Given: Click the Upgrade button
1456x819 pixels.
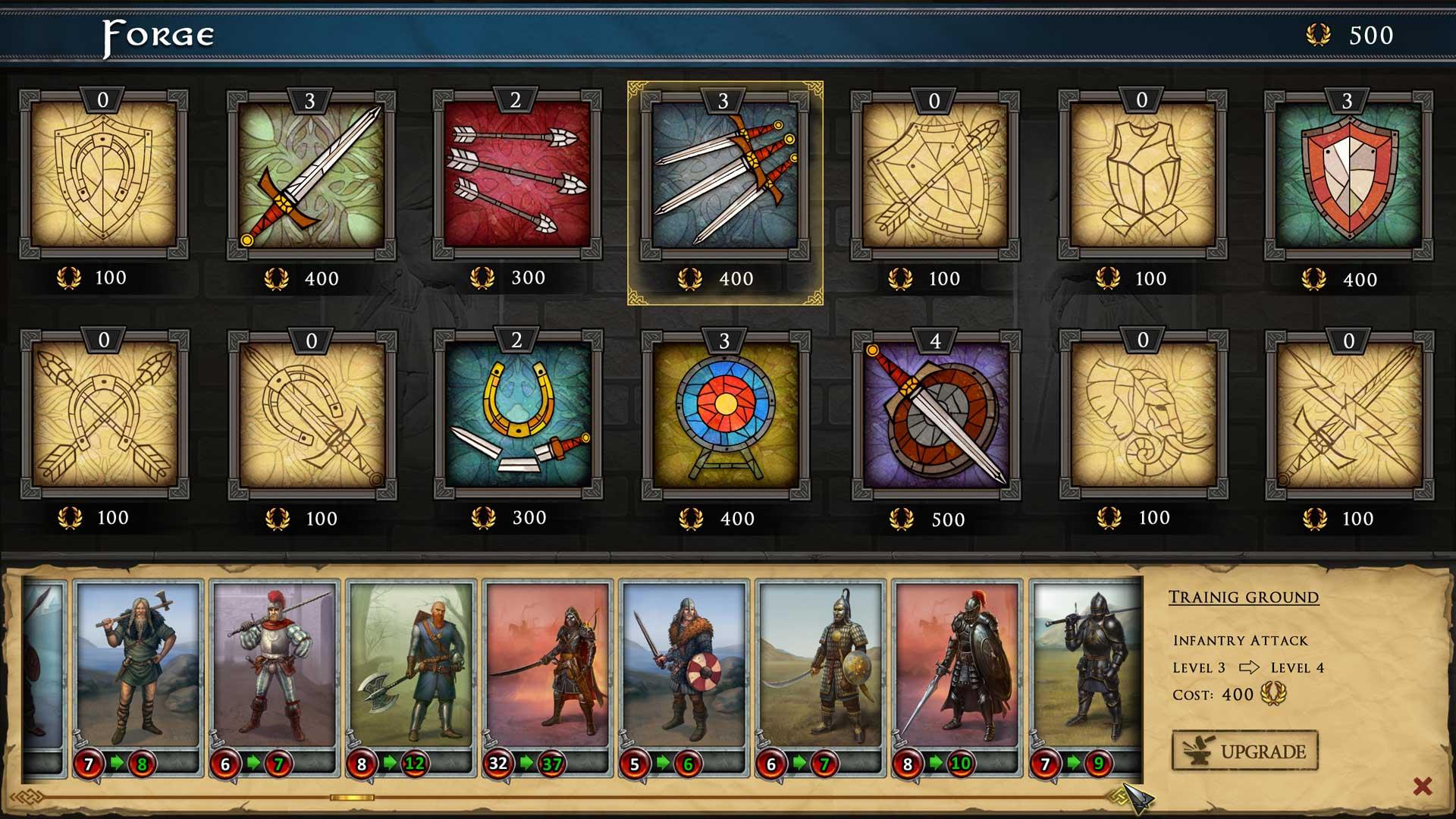Looking at the screenshot, I should click(x=1245, y=751).
